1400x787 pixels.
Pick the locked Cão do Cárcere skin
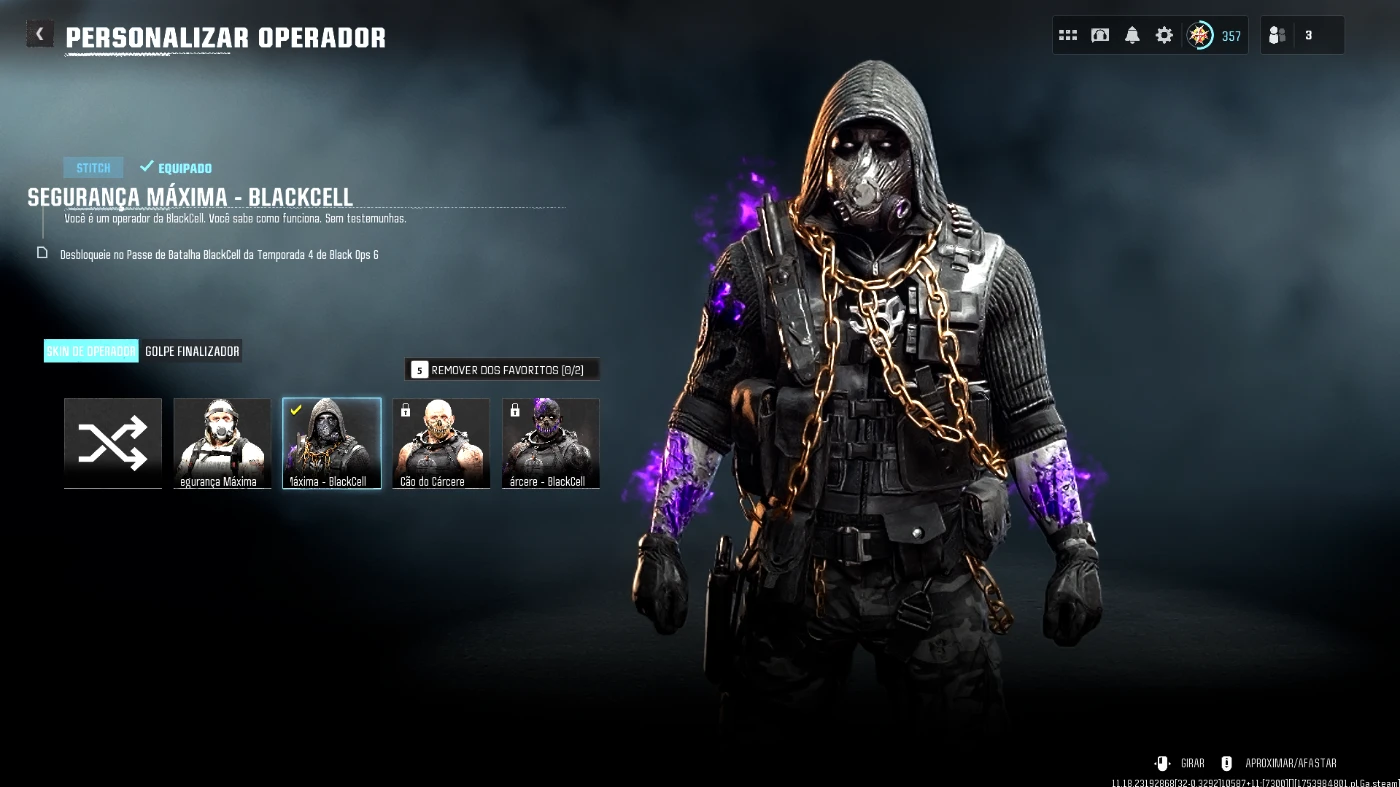[441, 443]
